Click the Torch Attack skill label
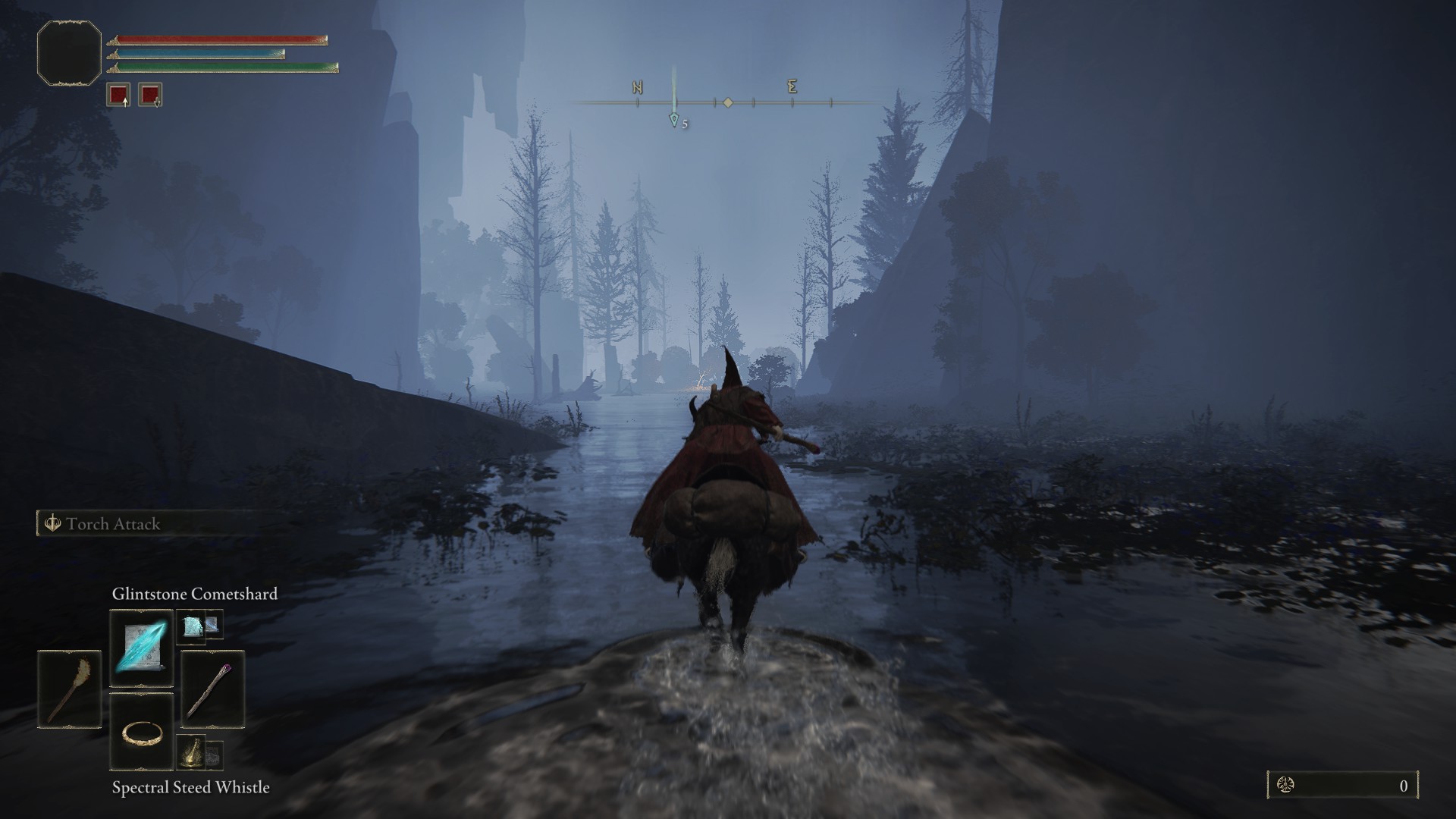The image size is (1456, 819). pyautogui.click(x=112, y=524)
